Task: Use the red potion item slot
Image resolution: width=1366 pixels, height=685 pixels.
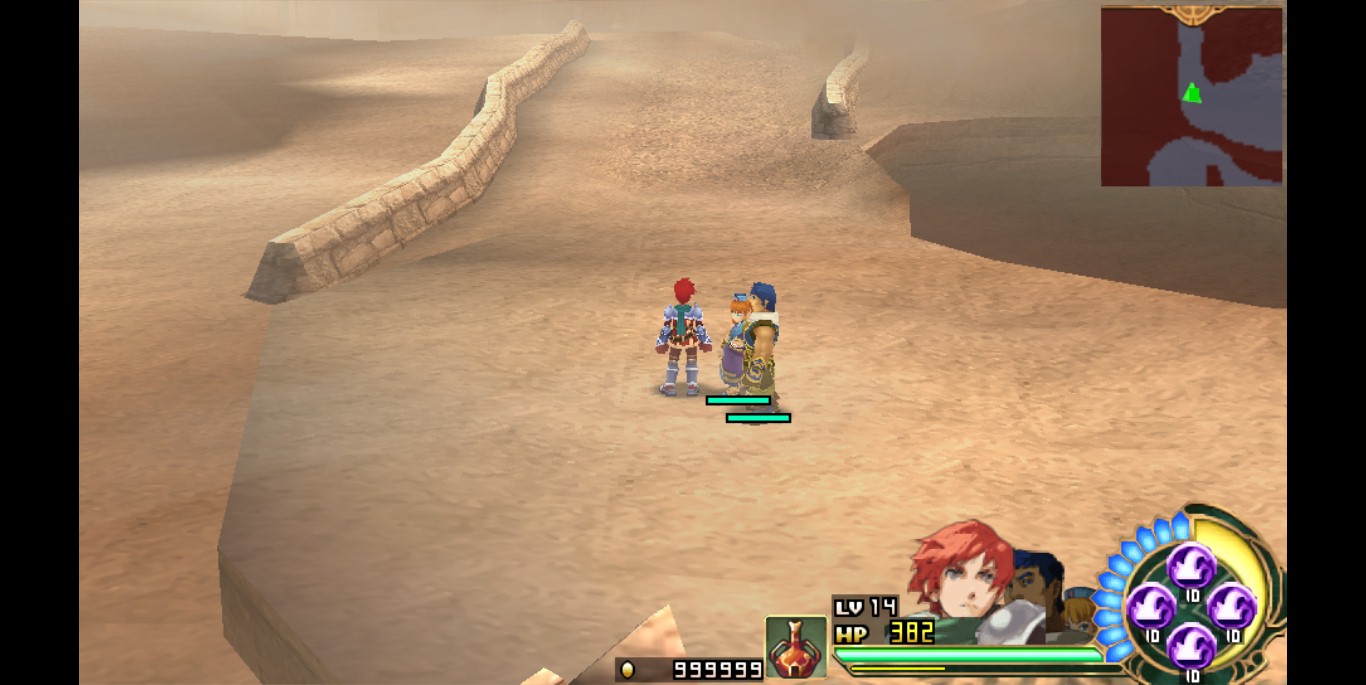Action: 796,647
